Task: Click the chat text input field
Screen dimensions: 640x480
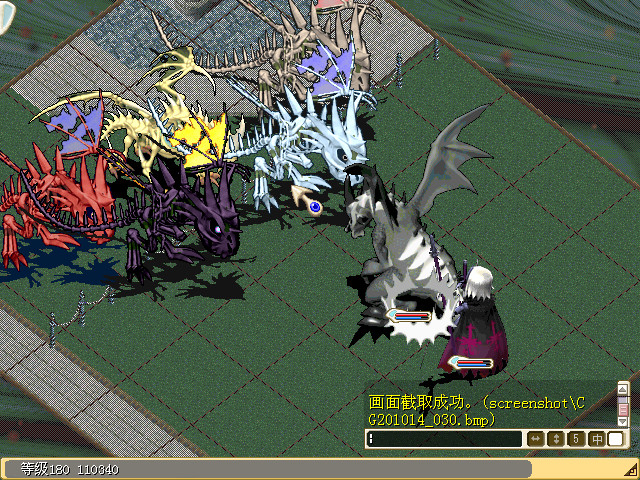Action: tap(445, 439)
